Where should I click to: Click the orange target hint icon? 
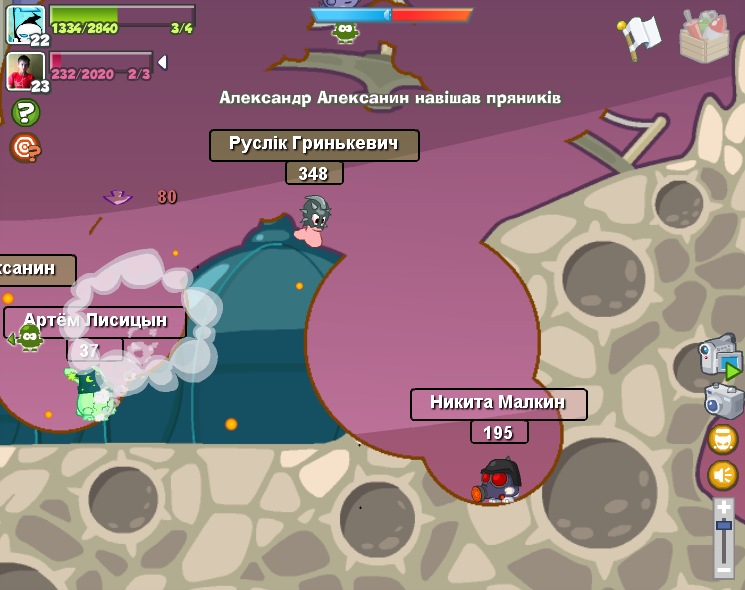[24, 148]
